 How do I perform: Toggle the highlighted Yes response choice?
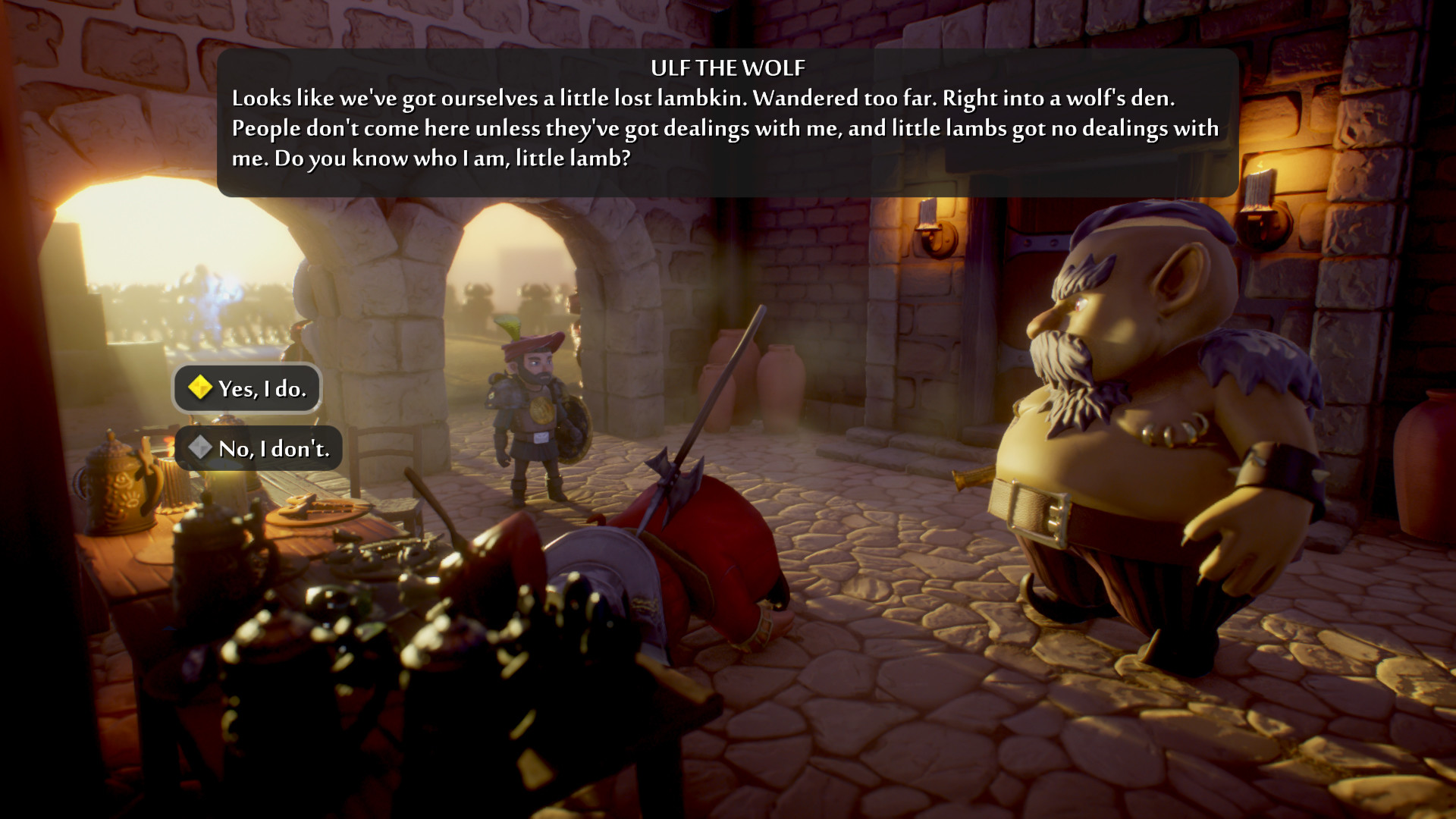pos(246,388)
